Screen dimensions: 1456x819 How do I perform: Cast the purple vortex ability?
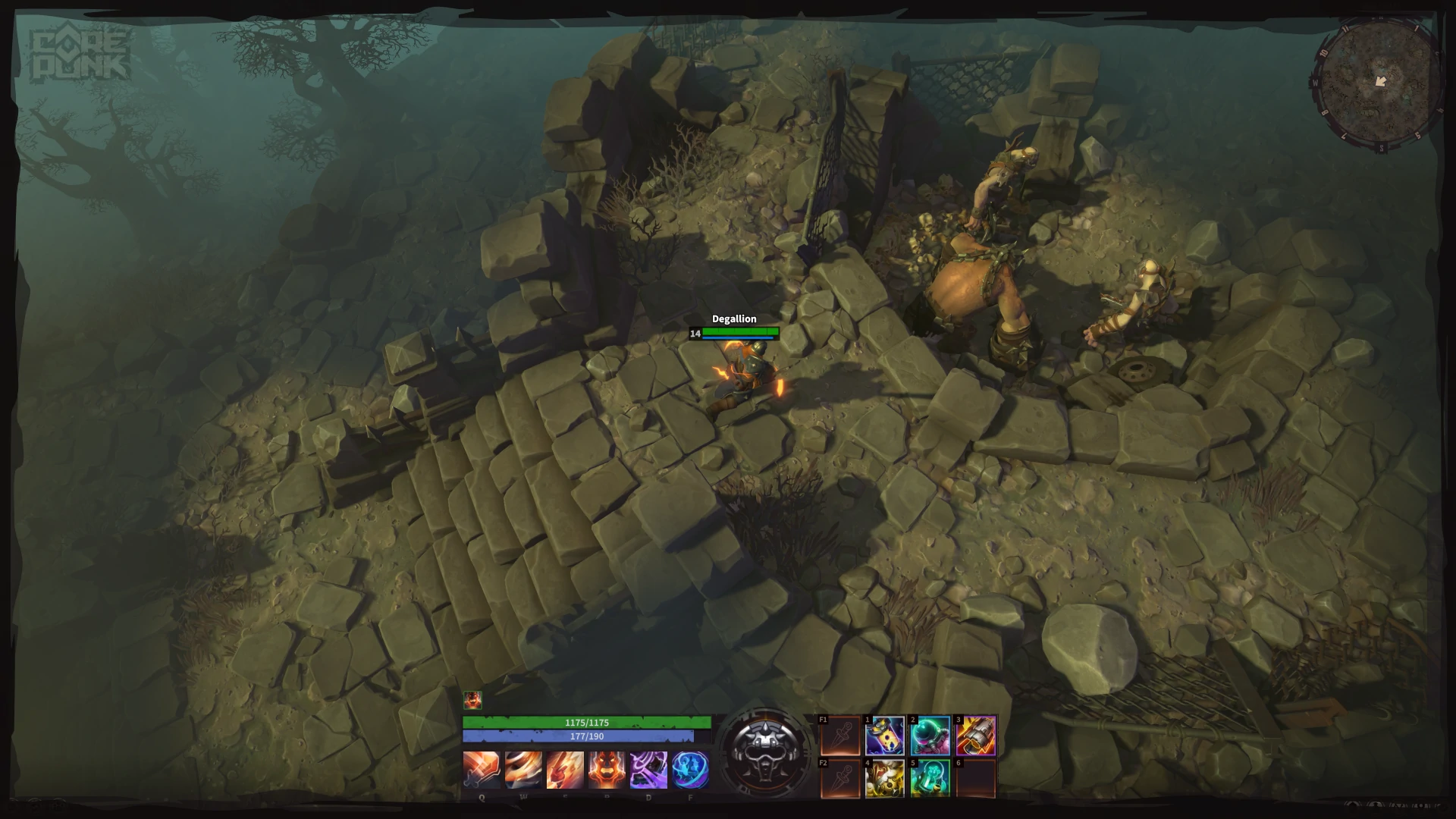point(648,770)
